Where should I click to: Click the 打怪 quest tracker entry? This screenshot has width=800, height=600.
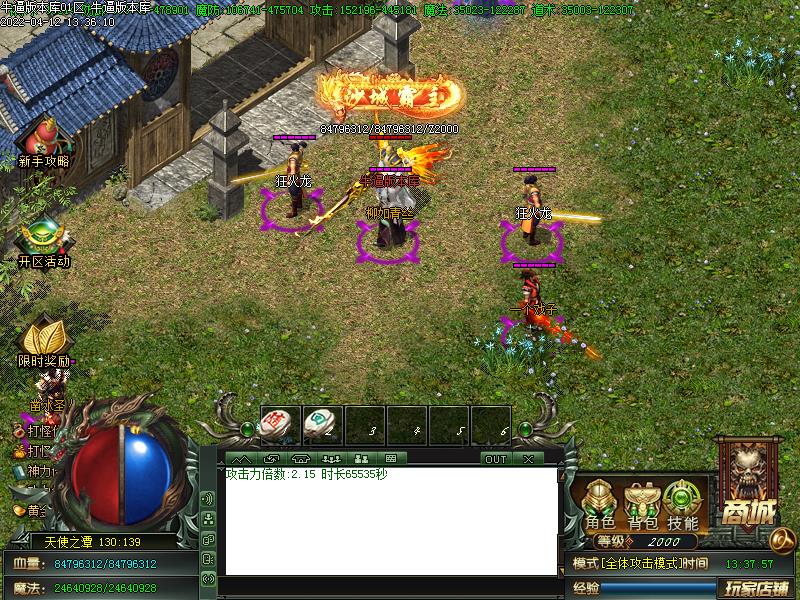[x=38, y=431]
